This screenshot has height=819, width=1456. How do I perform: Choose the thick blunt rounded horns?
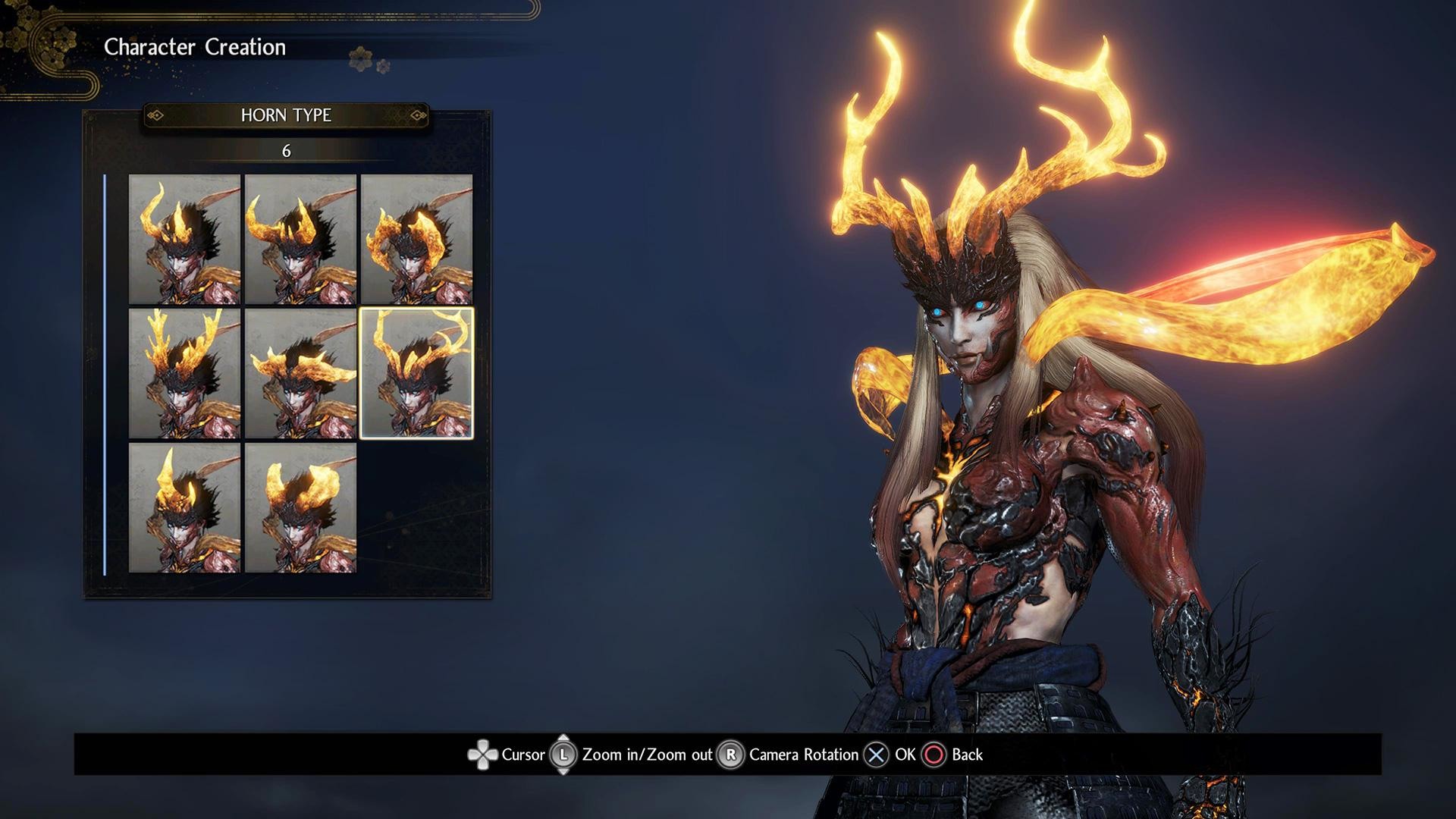click(x=300, y=507)
